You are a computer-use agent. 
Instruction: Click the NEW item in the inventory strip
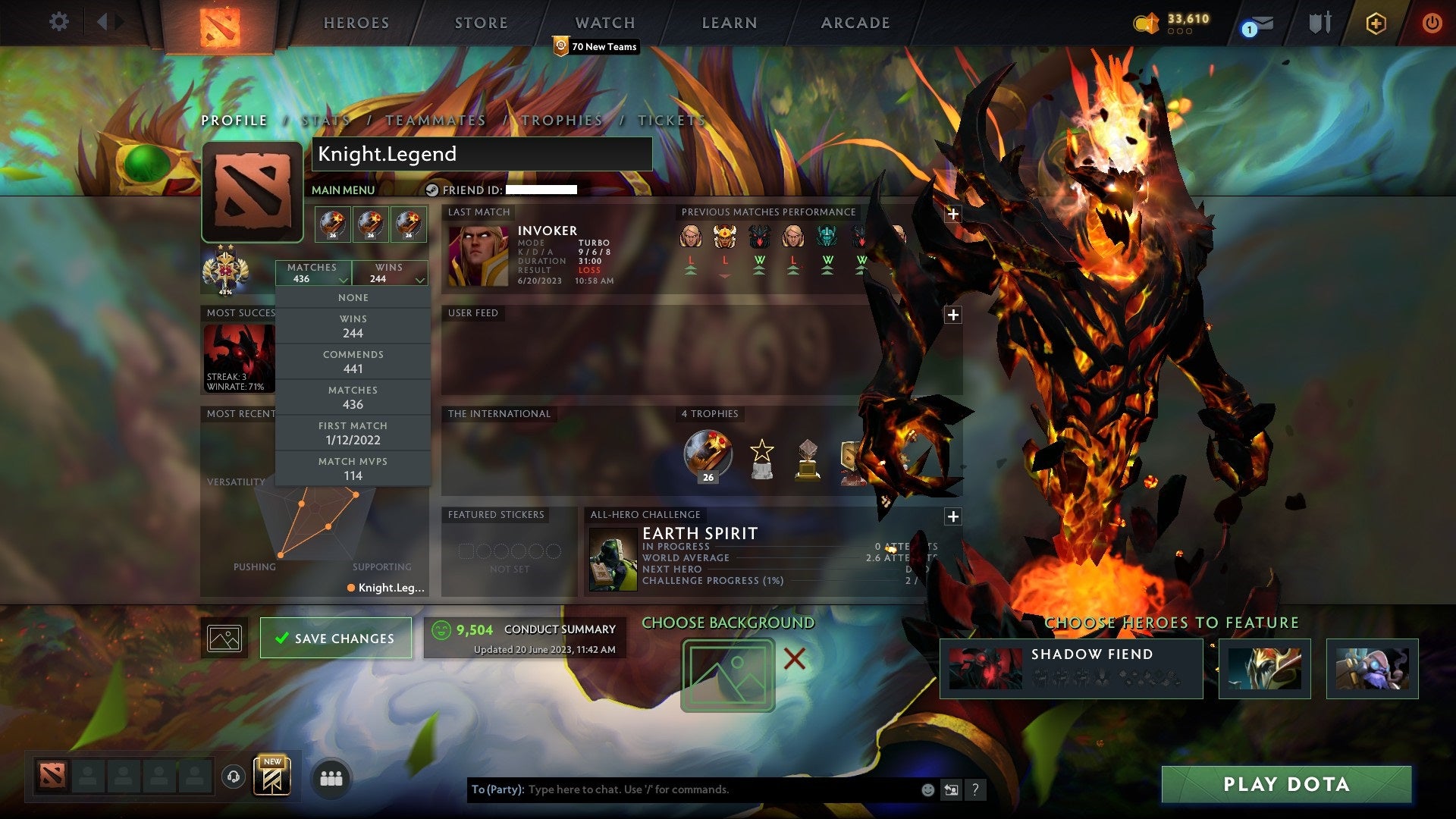pos(273,775)
